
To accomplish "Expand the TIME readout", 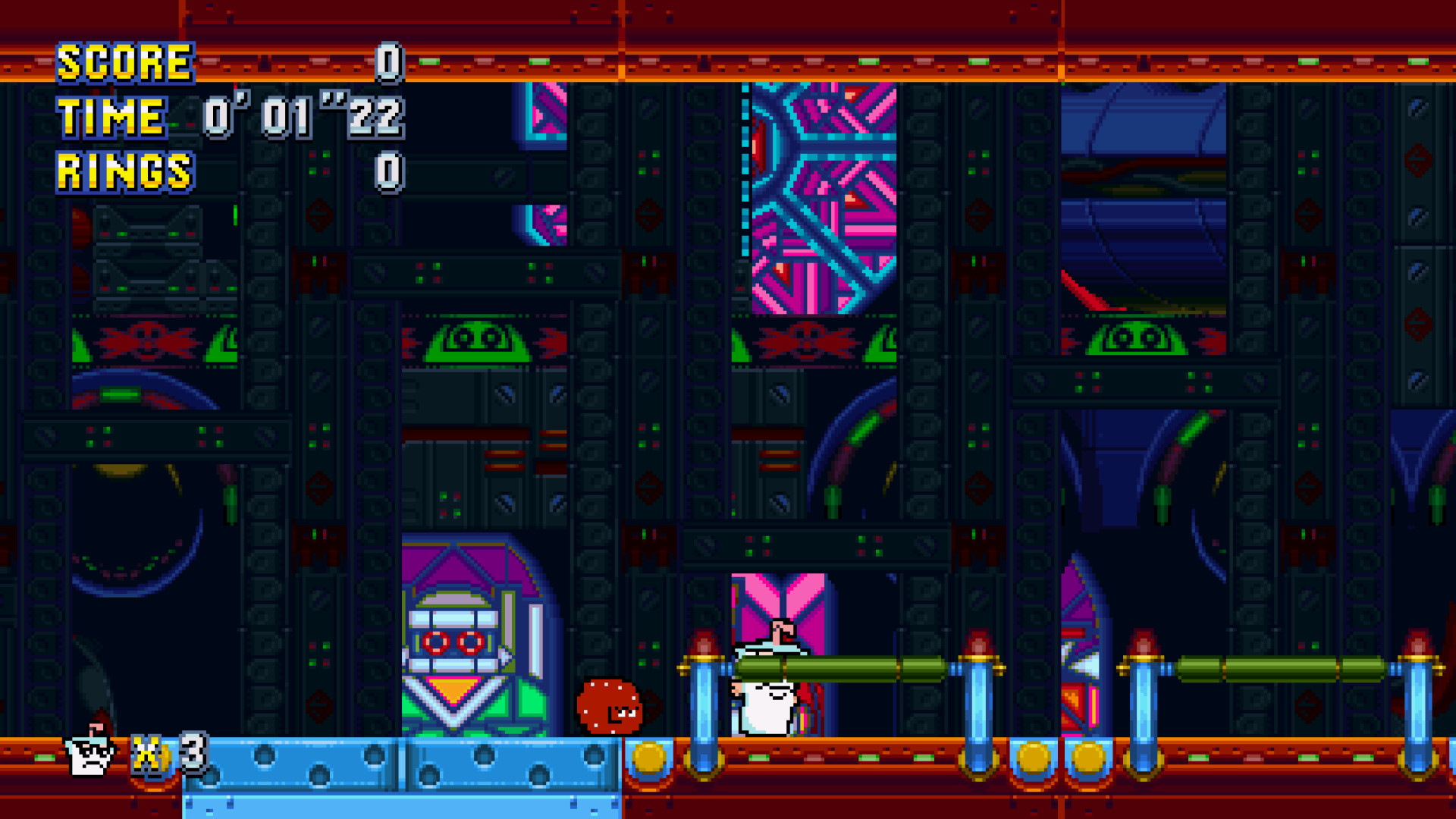I will pyautogui.click(x=303, y=118).
